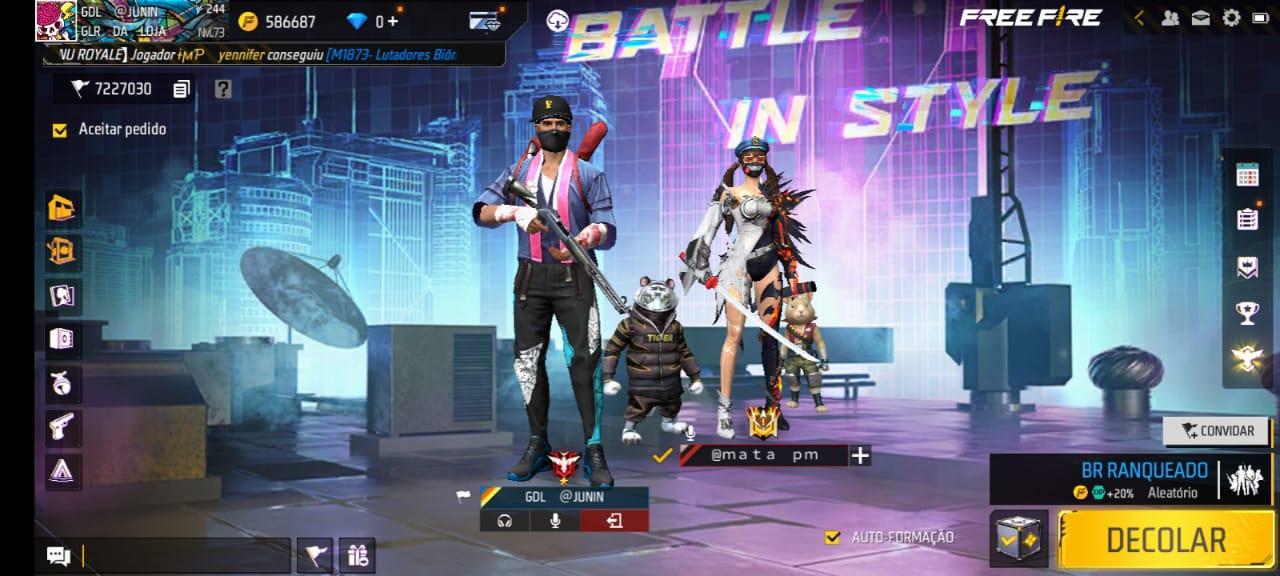Click the red leave squad button
This screenshot has height=576, width=1280.
coord(614,520)
